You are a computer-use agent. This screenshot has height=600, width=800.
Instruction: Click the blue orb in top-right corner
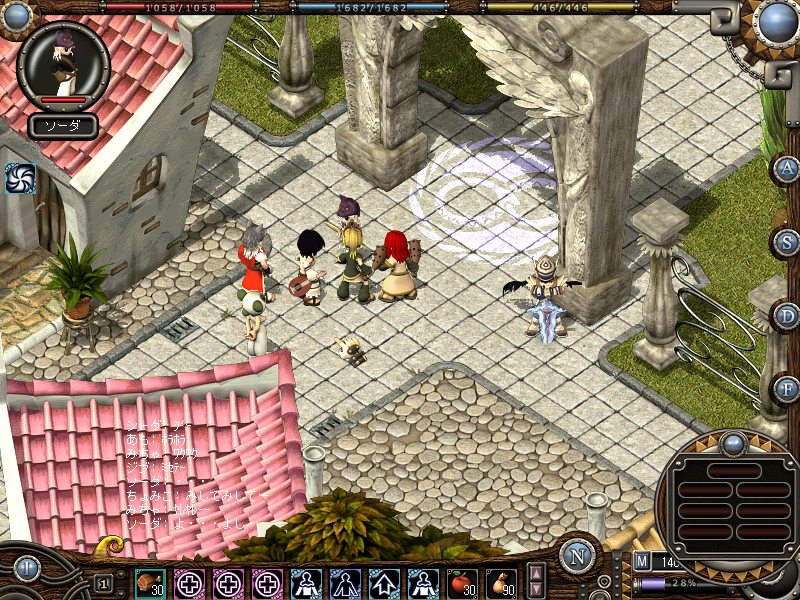pos(776,21)
